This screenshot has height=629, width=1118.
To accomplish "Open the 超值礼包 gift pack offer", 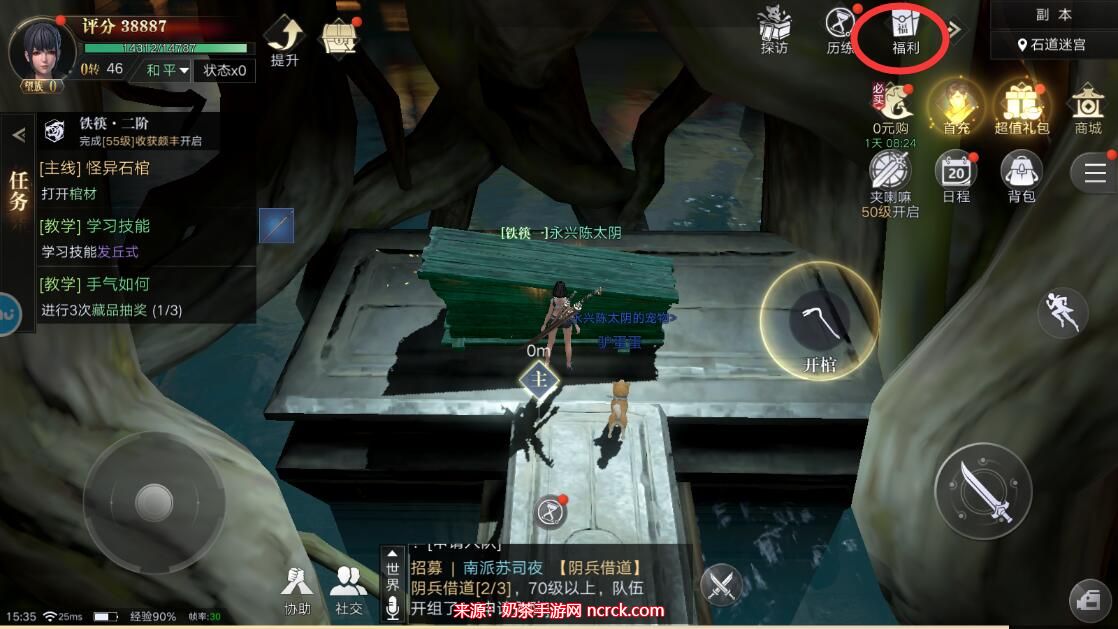I will pos(1021,107).
